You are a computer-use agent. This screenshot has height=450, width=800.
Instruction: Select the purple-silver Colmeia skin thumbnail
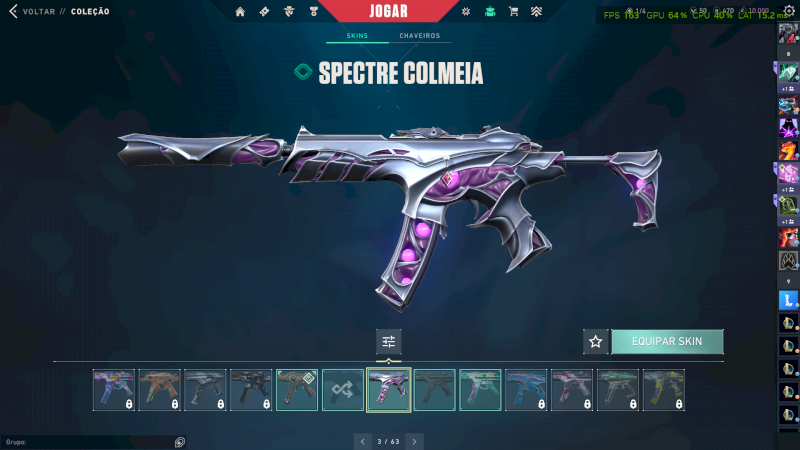pyautogui.click(x=389, y=390)
